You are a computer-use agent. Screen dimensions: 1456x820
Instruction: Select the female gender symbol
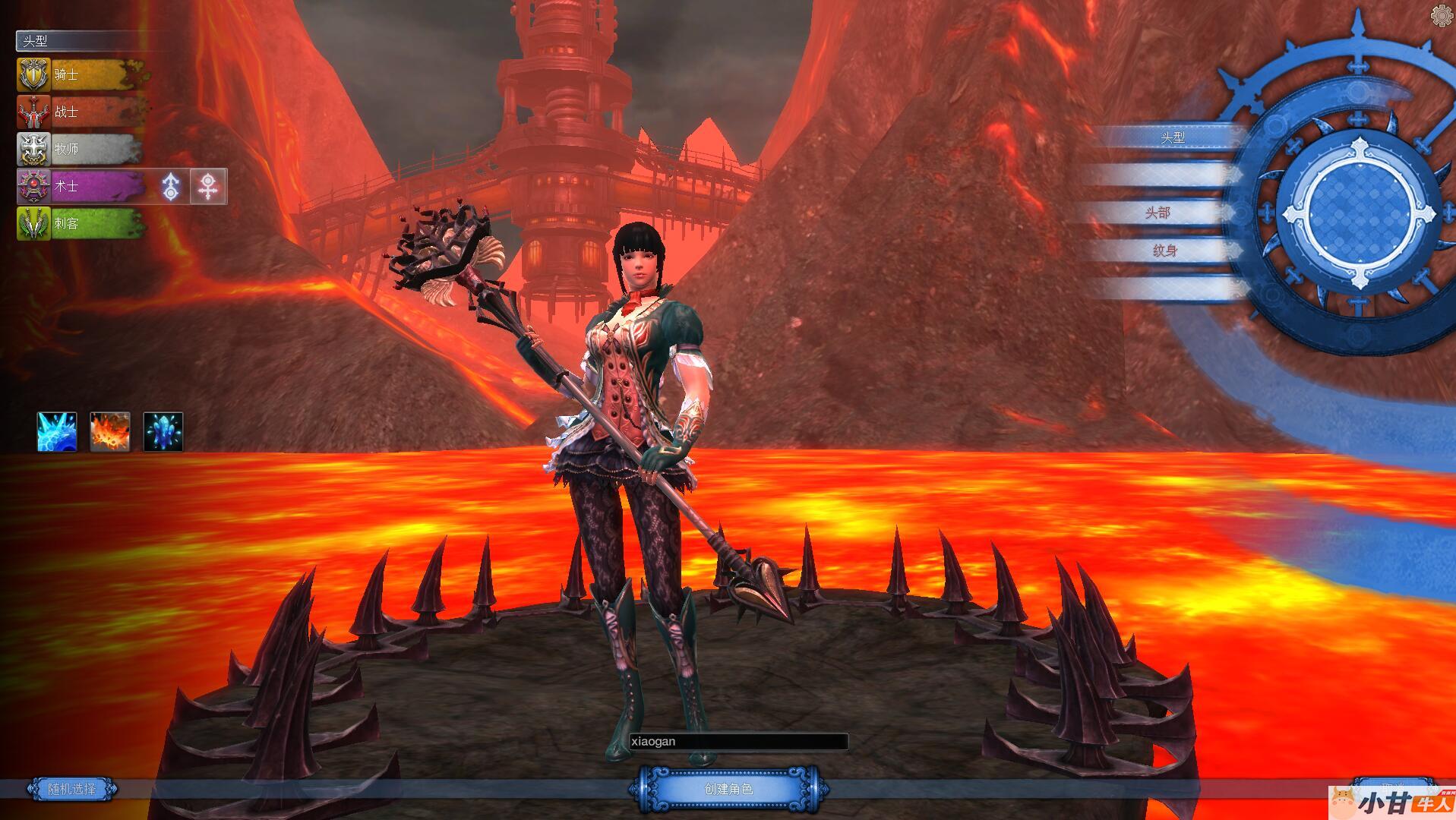pyautogui.click(x=208, y=186)
